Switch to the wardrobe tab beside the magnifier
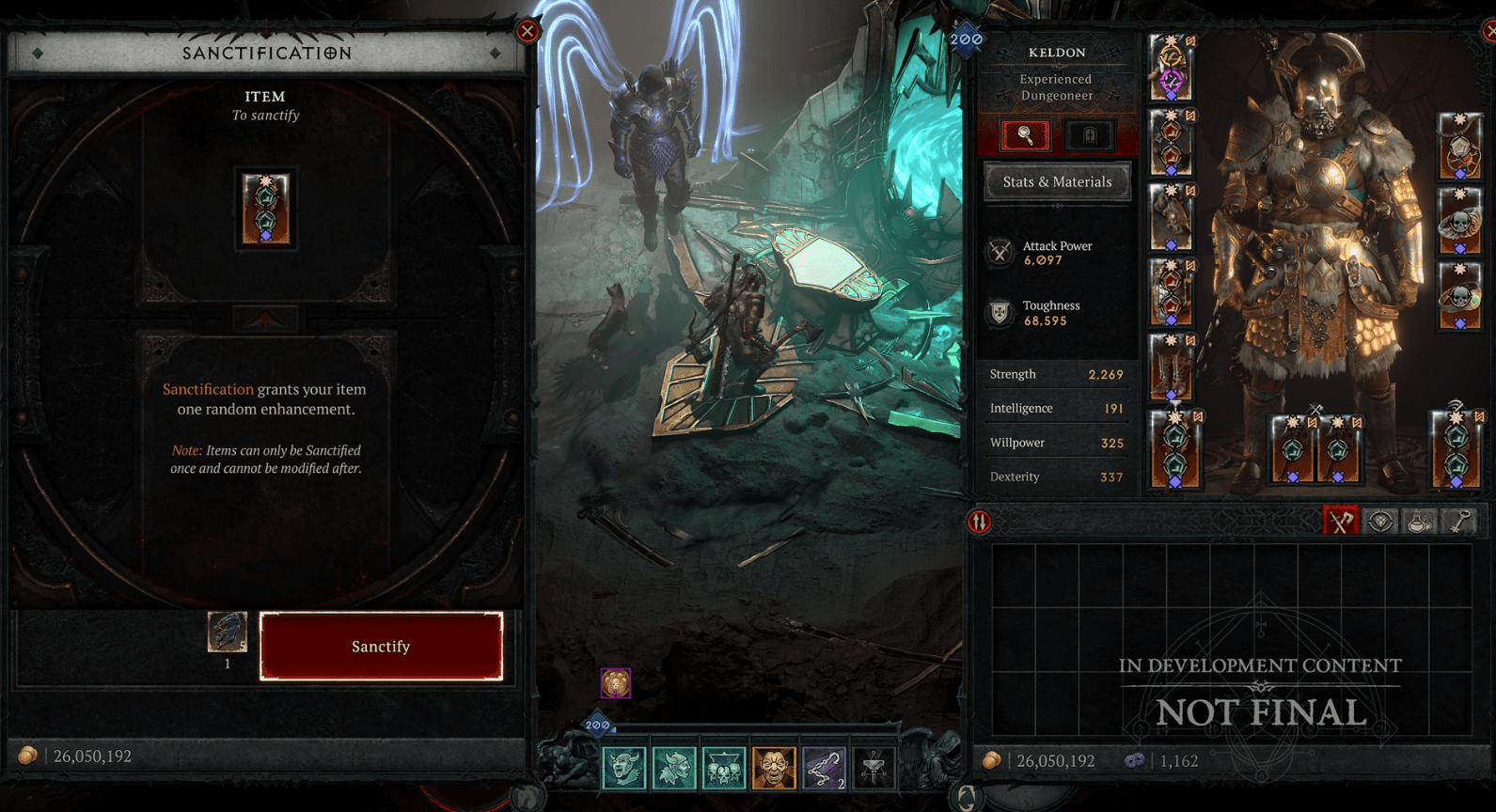Viewport: 1496px width, 812px height. [x=1090, y=135]
